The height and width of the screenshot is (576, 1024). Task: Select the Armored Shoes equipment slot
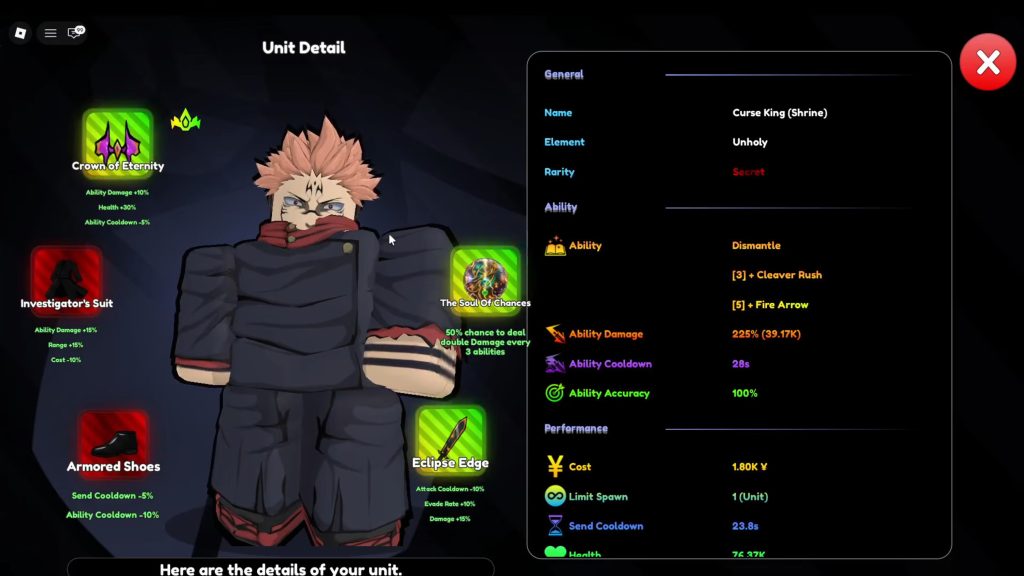(113, 441)
